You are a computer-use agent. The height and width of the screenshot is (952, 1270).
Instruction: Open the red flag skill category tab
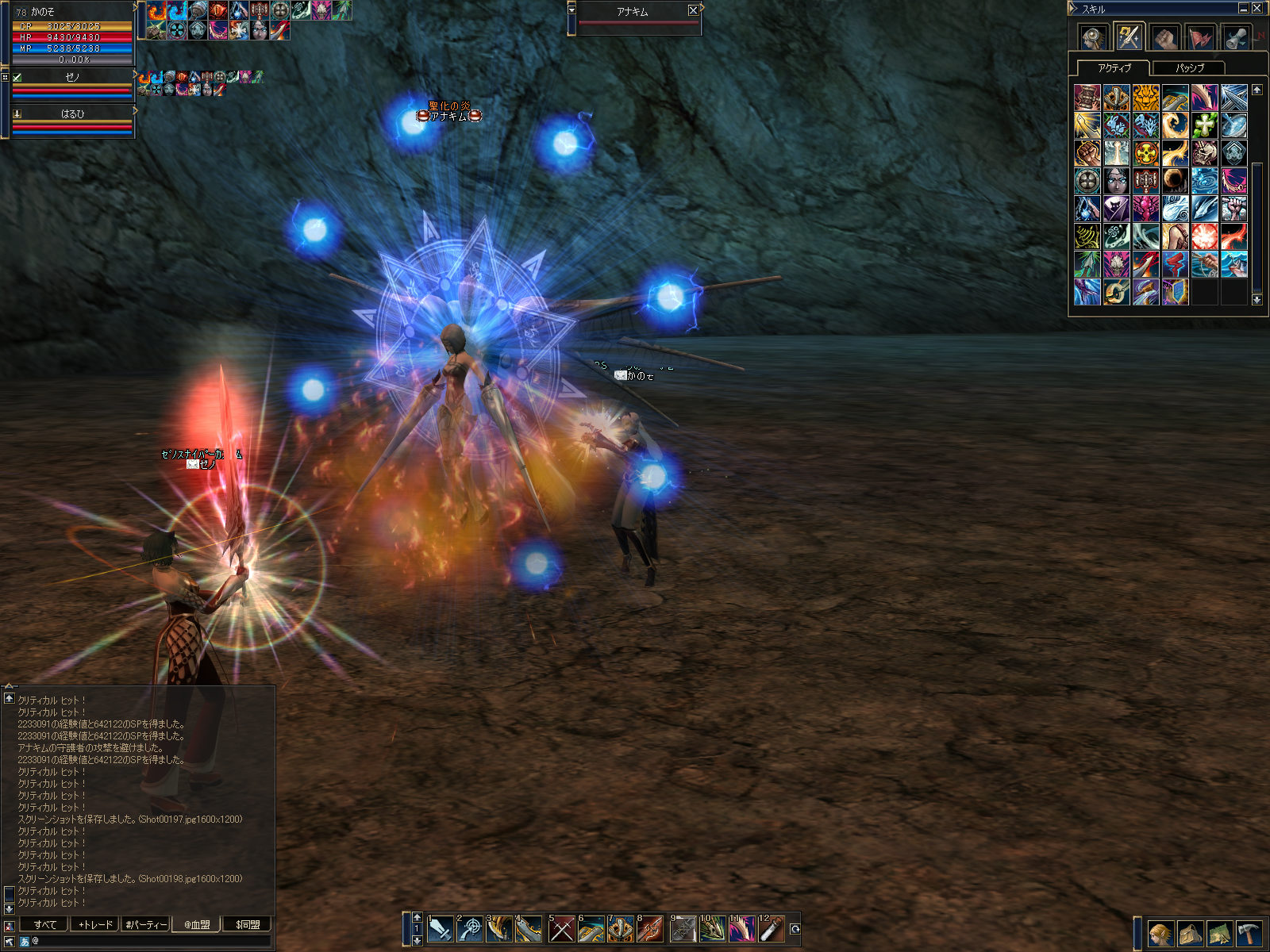[1200, 37]
